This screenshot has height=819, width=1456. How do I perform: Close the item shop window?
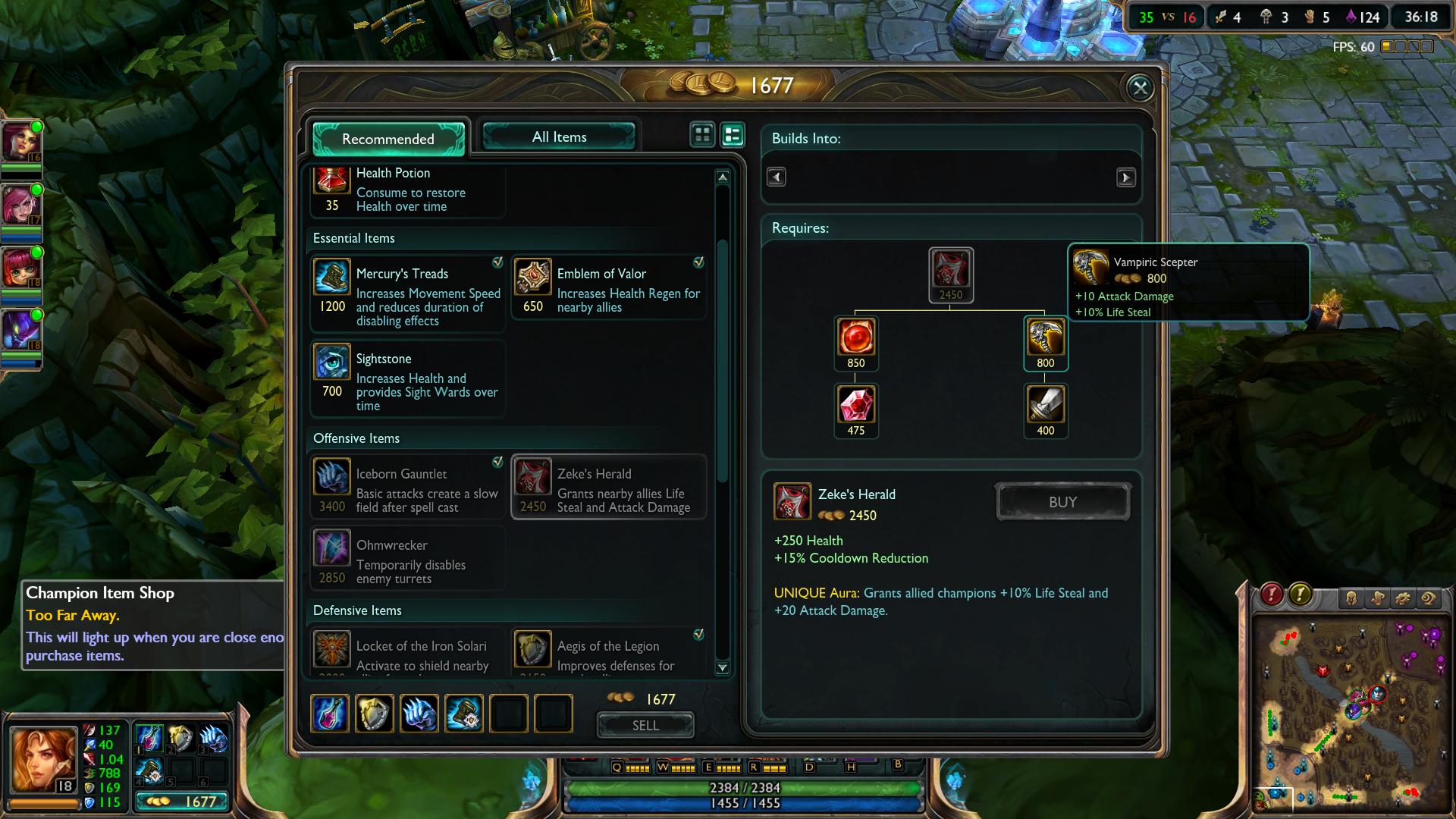coord(1140,88)
